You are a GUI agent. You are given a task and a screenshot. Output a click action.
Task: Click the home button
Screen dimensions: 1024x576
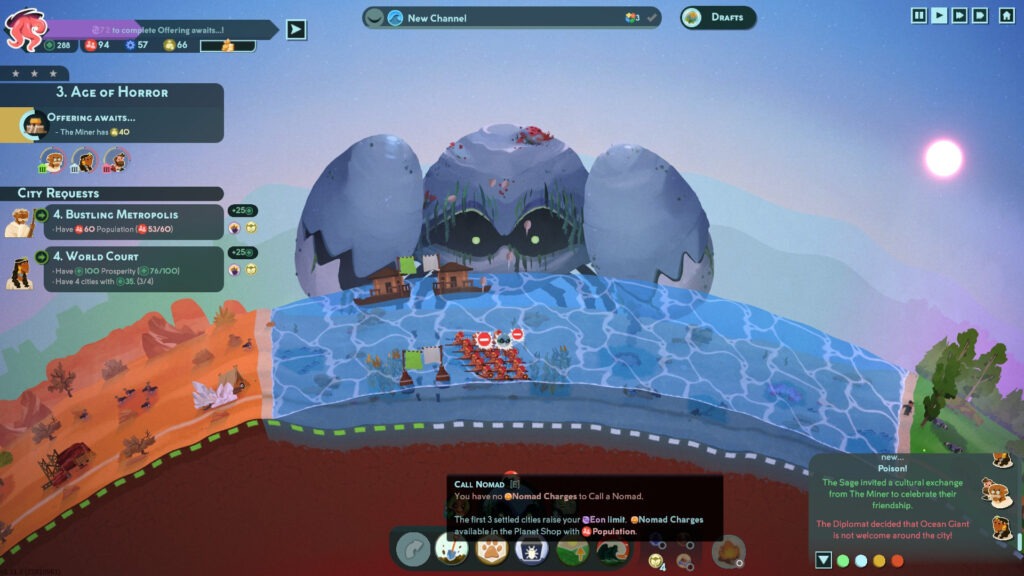(1004, 15)
